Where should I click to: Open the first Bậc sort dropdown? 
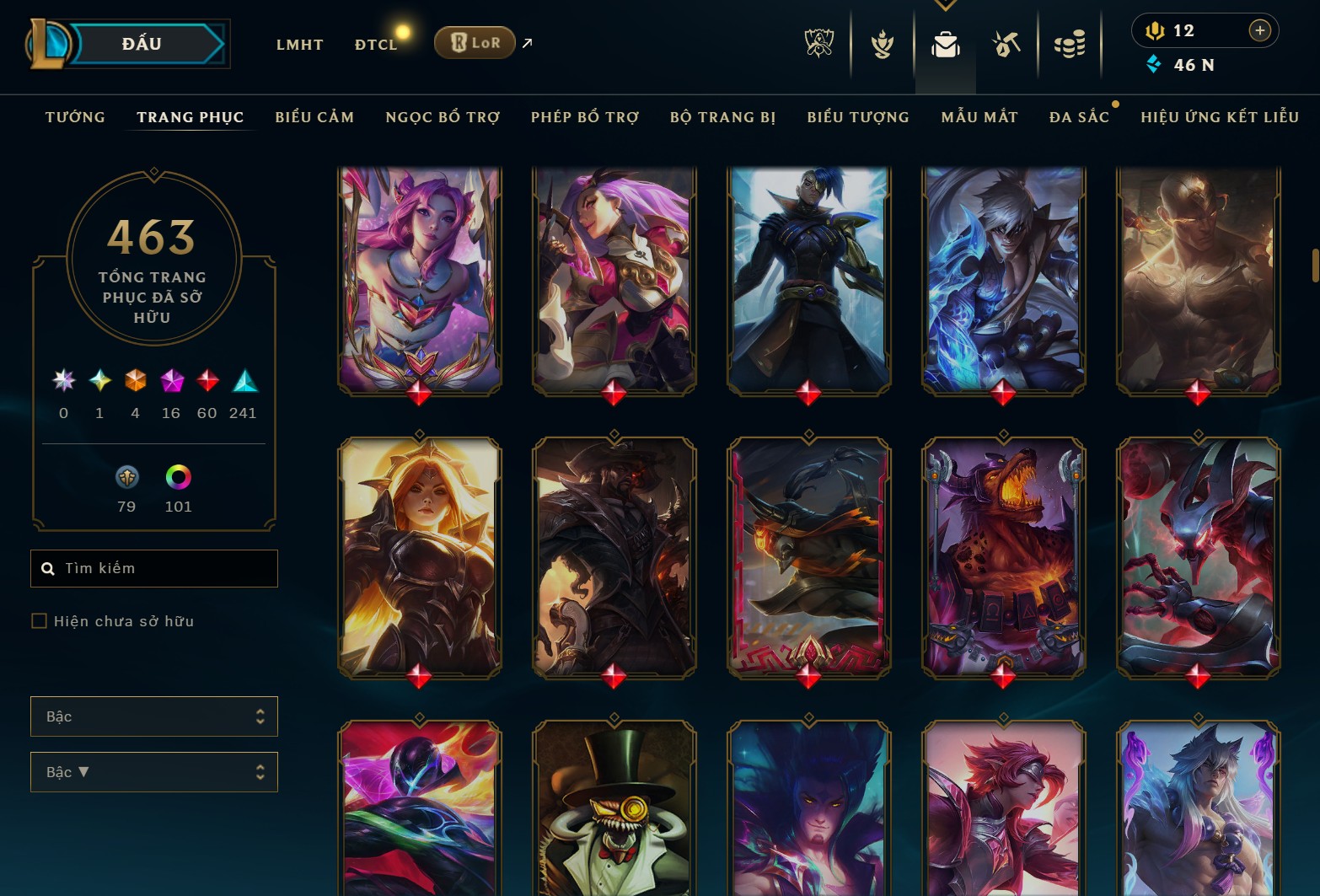154,716
